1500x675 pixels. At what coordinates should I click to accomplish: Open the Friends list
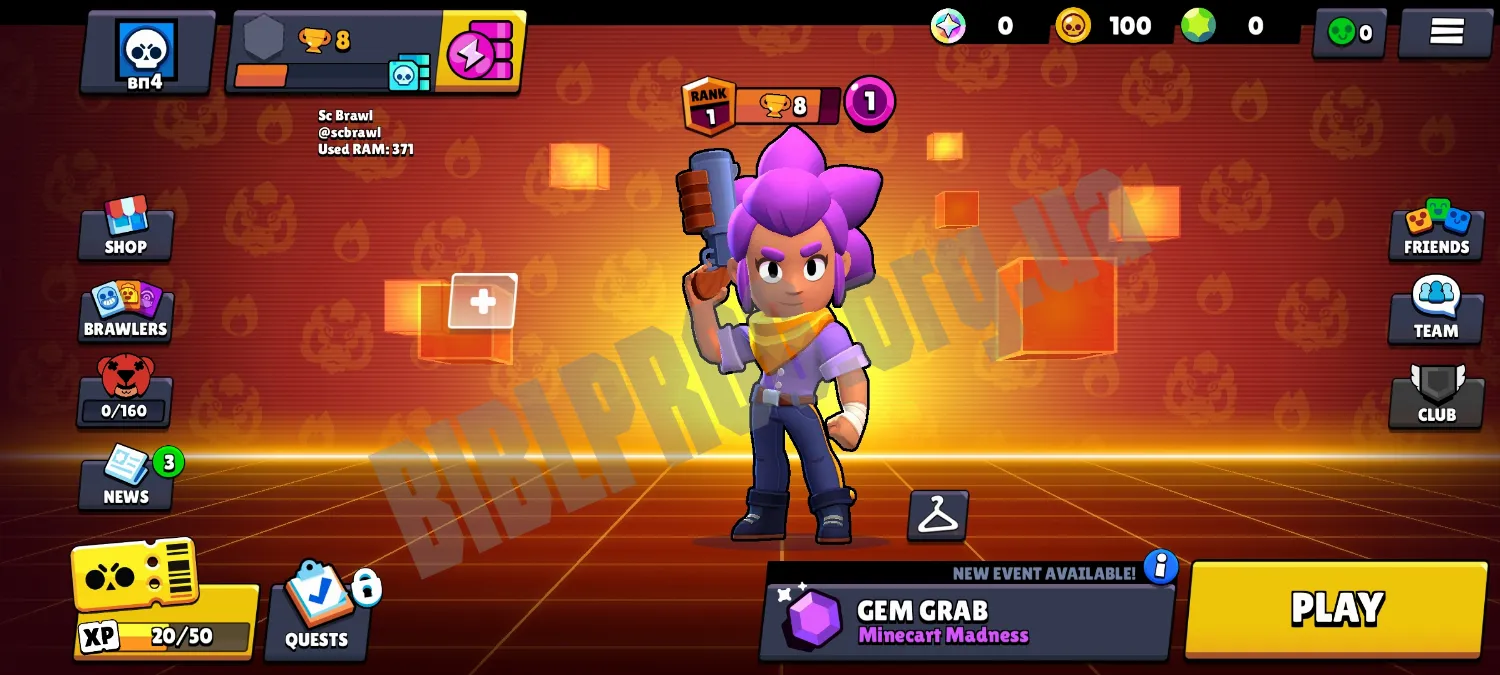(x=1436, y=230)
